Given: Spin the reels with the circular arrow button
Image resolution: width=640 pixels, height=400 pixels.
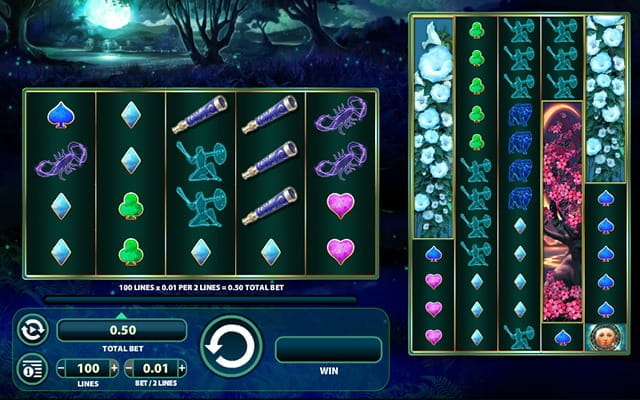Looking at the screenshot, I should click(x=231, y=347).
